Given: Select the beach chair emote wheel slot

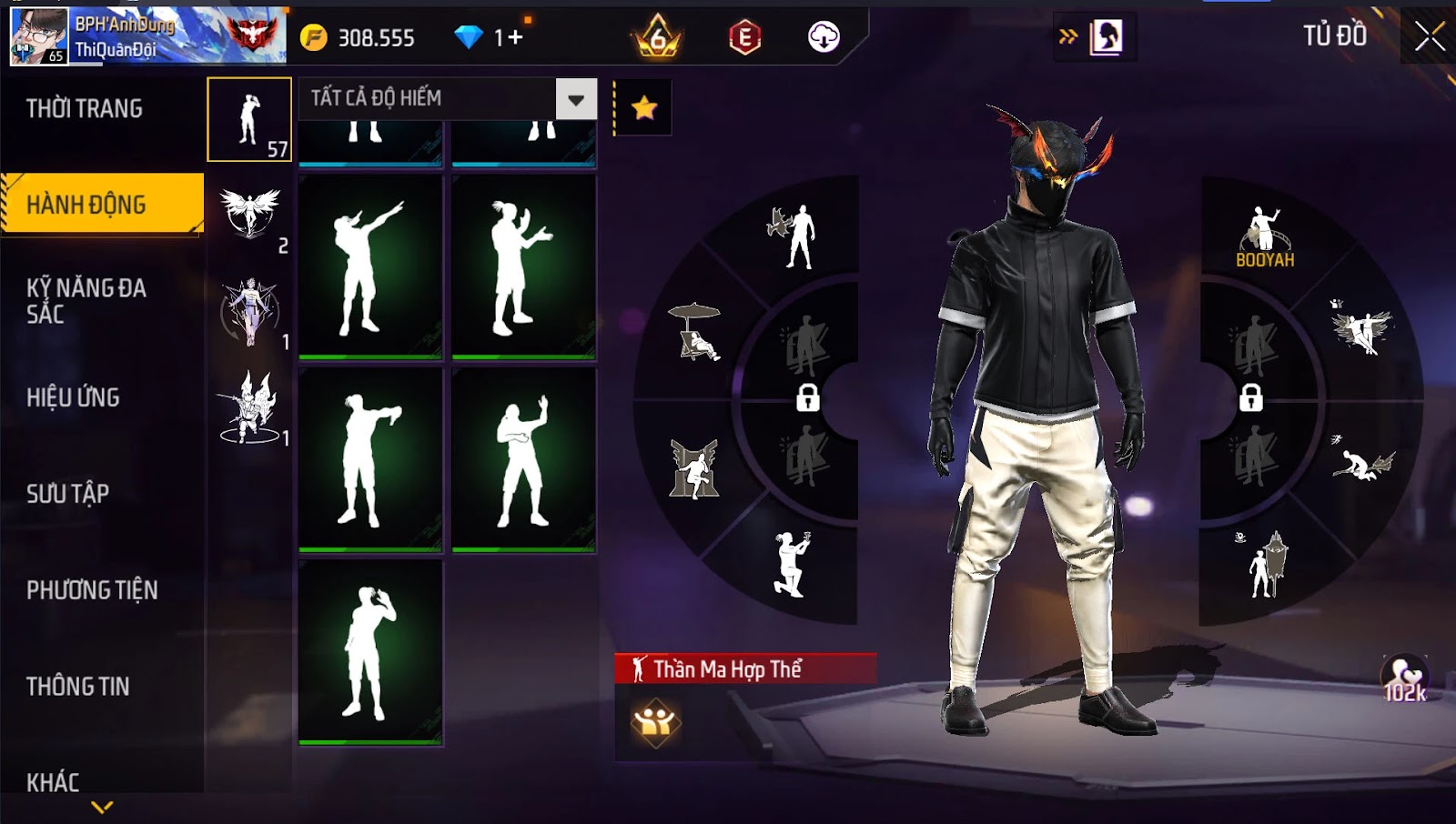Looking at the screenshot, I should point(694,332).
